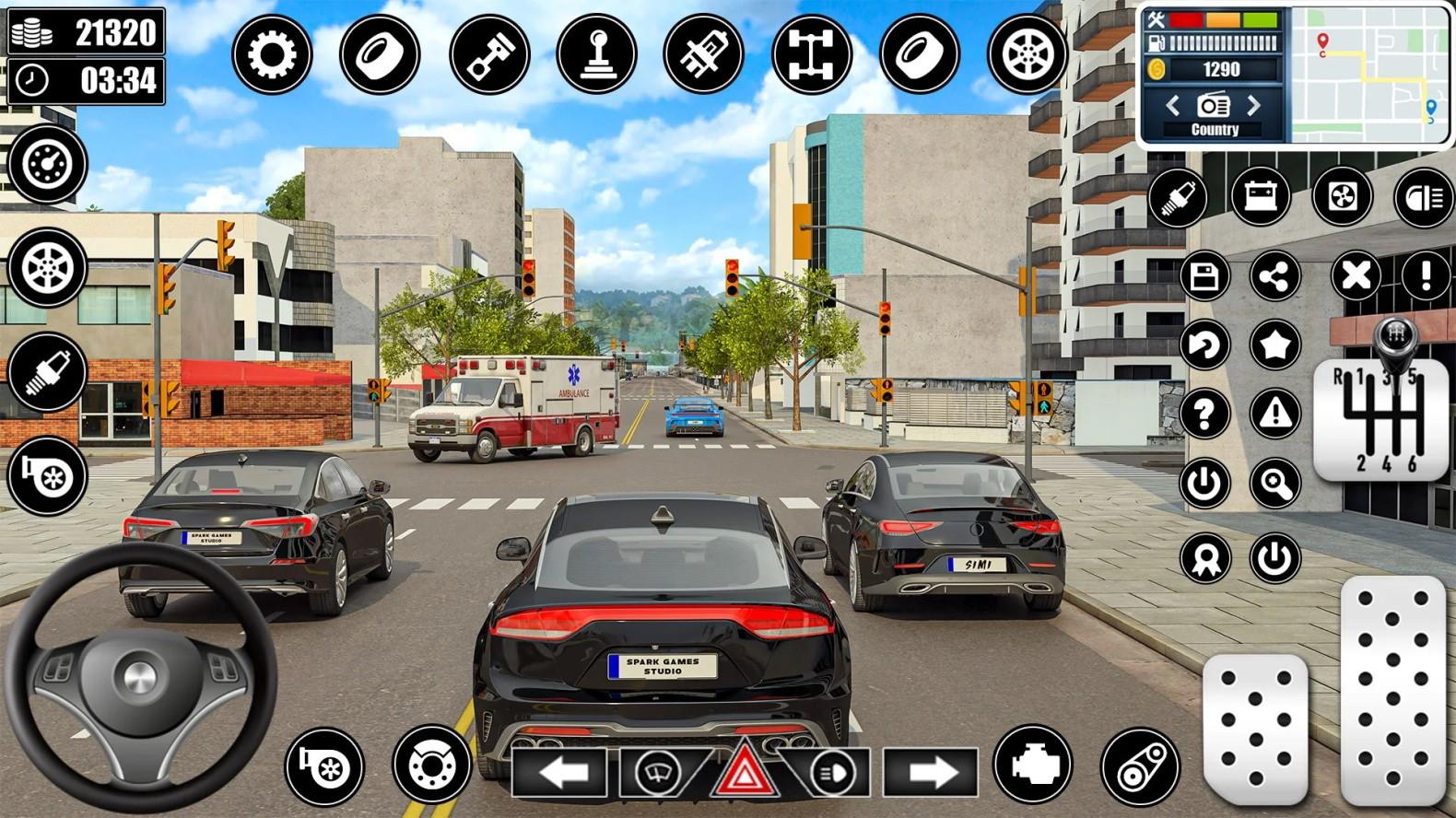
Task: Open the gear cog settings icon
Action: click(x=272, y=54)
